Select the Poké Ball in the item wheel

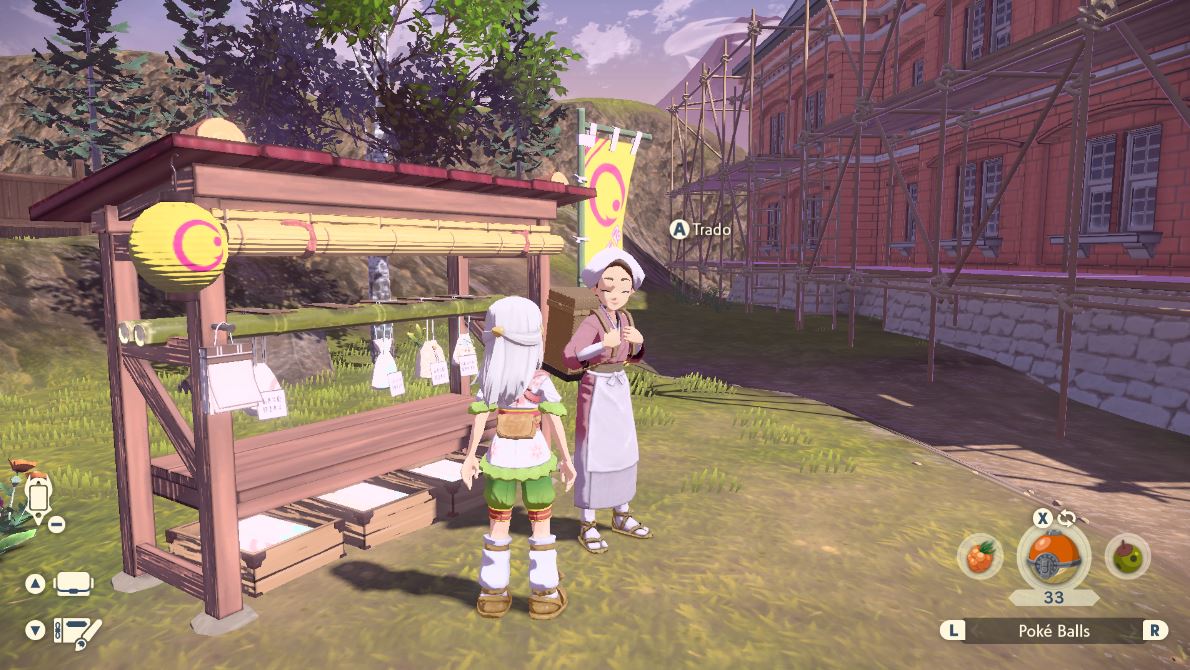tap(1053, 555)
